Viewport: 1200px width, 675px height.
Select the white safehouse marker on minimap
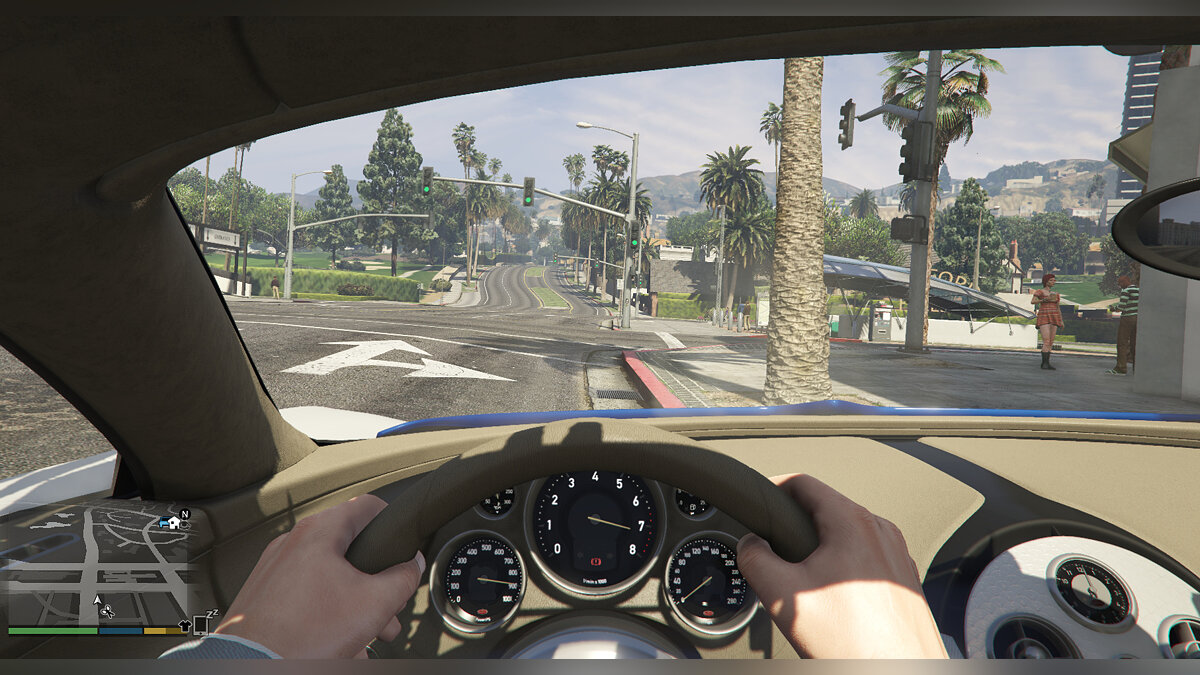(174, 522)
